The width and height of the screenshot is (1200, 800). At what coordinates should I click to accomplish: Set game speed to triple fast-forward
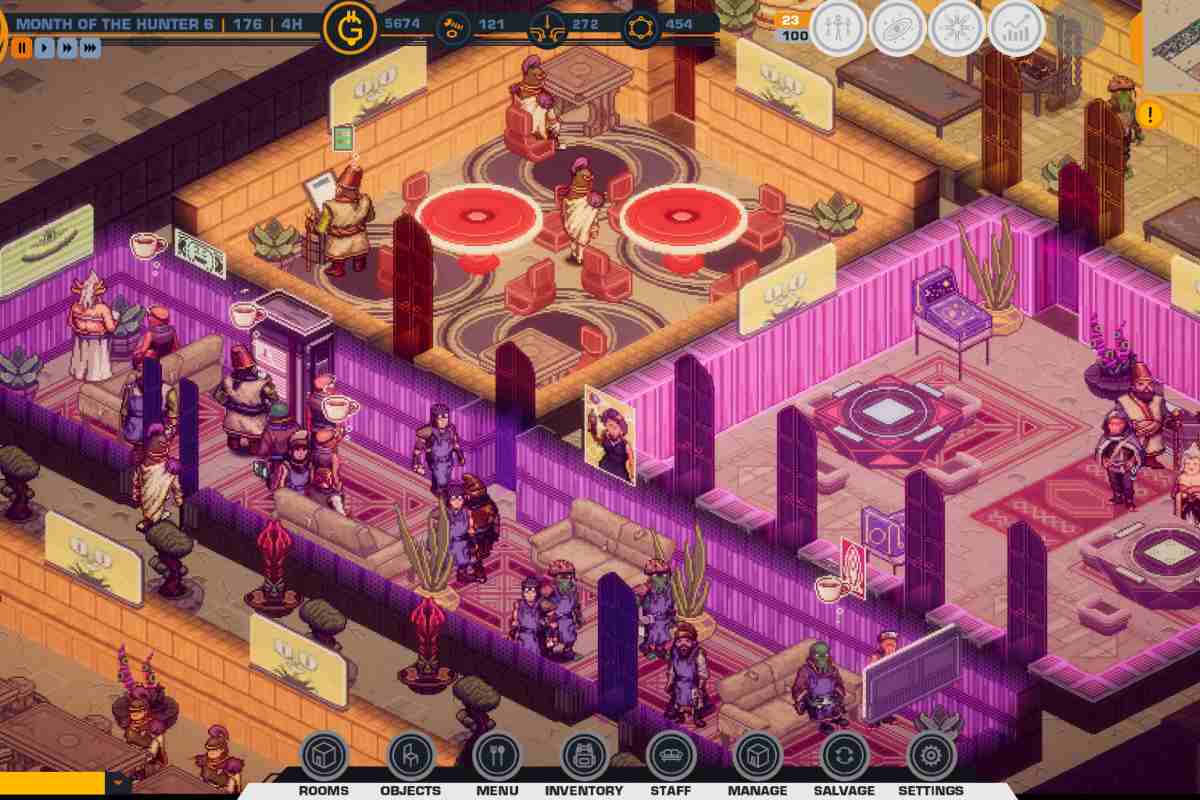coord(90,47)
